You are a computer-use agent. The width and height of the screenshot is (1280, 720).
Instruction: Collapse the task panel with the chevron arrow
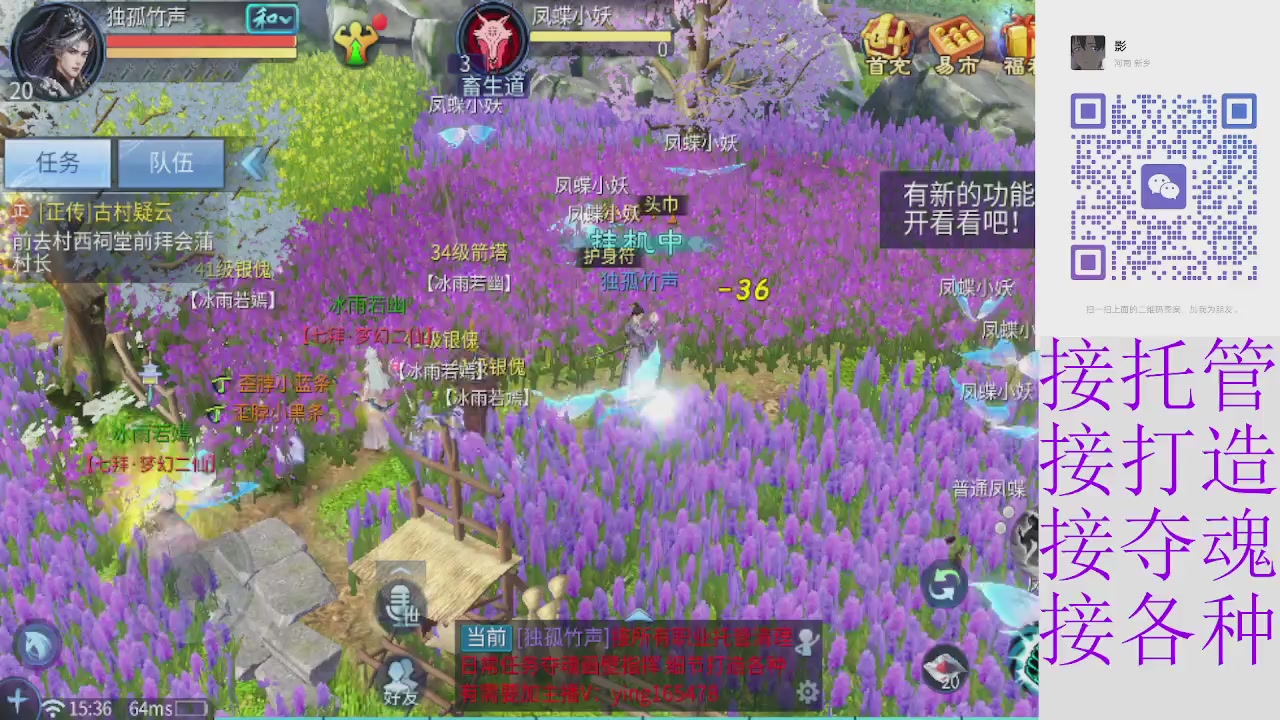click(253, 163)
